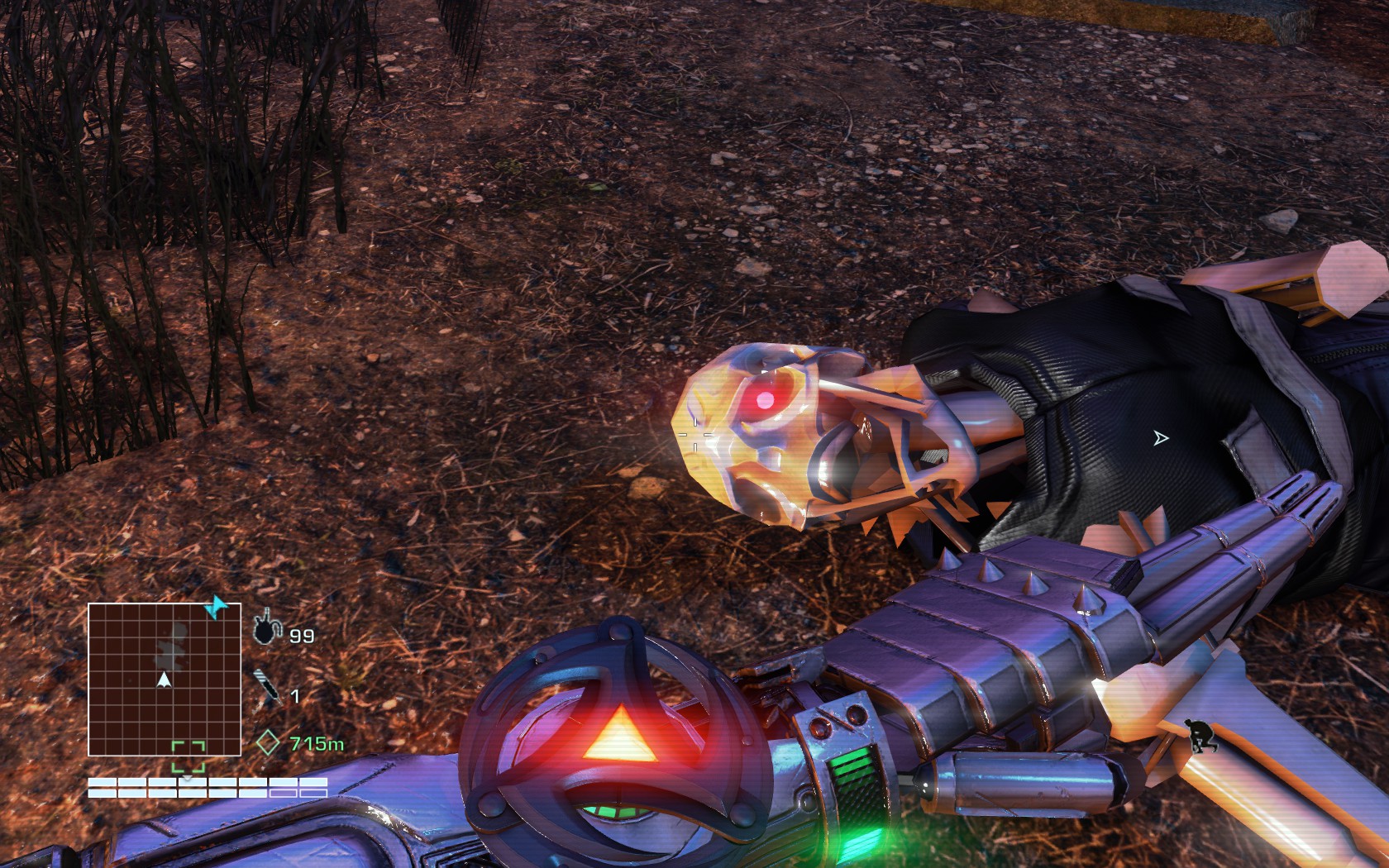Select the grenade icon showing 99

pyautogui.click(x=265, y=630)
